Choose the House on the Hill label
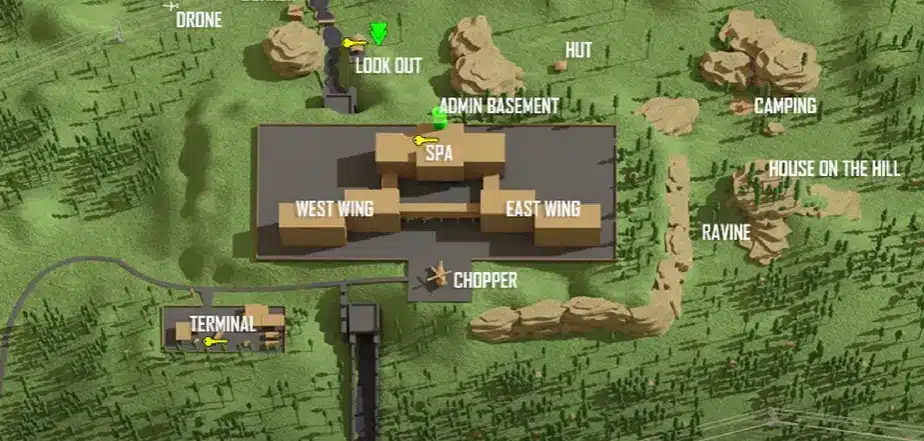The height and width of the screenshot is (441, 924). click(x=834, y=169)
